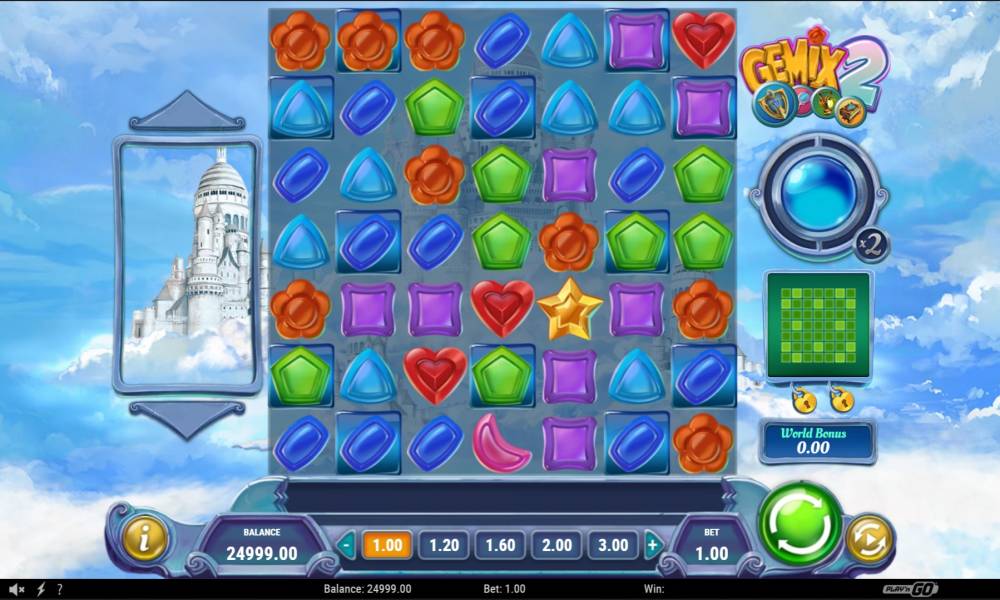Screen dimensions: 1000x600
Task: Open the autoplay options
Action: click(x=868, y=540)
